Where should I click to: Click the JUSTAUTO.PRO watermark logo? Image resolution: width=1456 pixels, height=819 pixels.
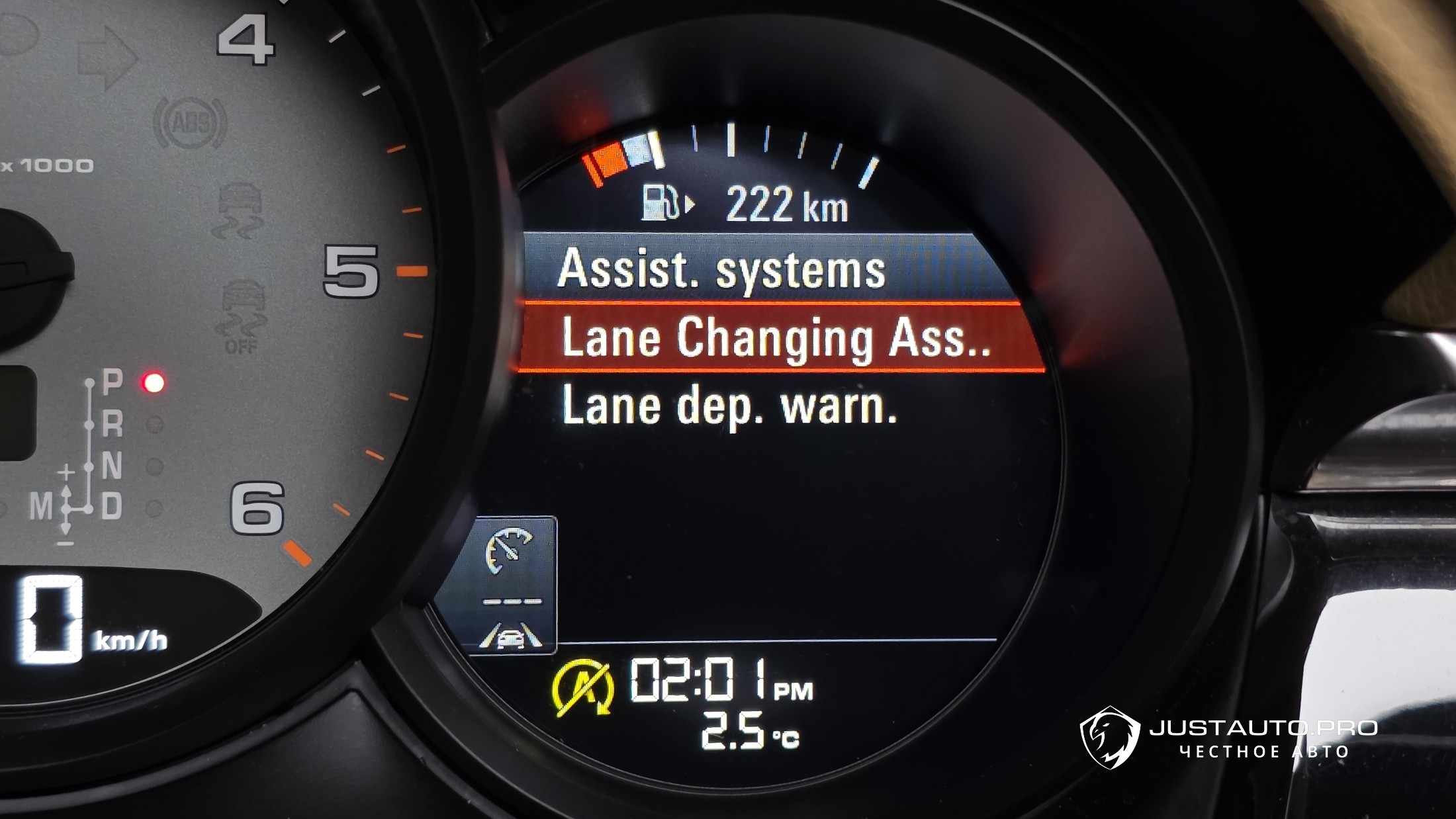coord(1228,738)
